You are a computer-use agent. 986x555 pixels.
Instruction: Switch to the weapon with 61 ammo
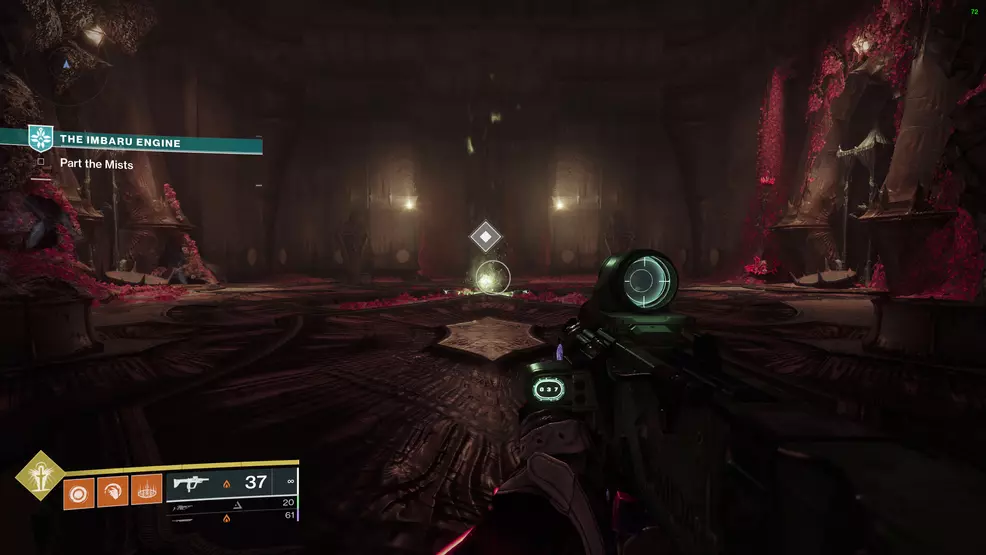click(x=232, y=517)
